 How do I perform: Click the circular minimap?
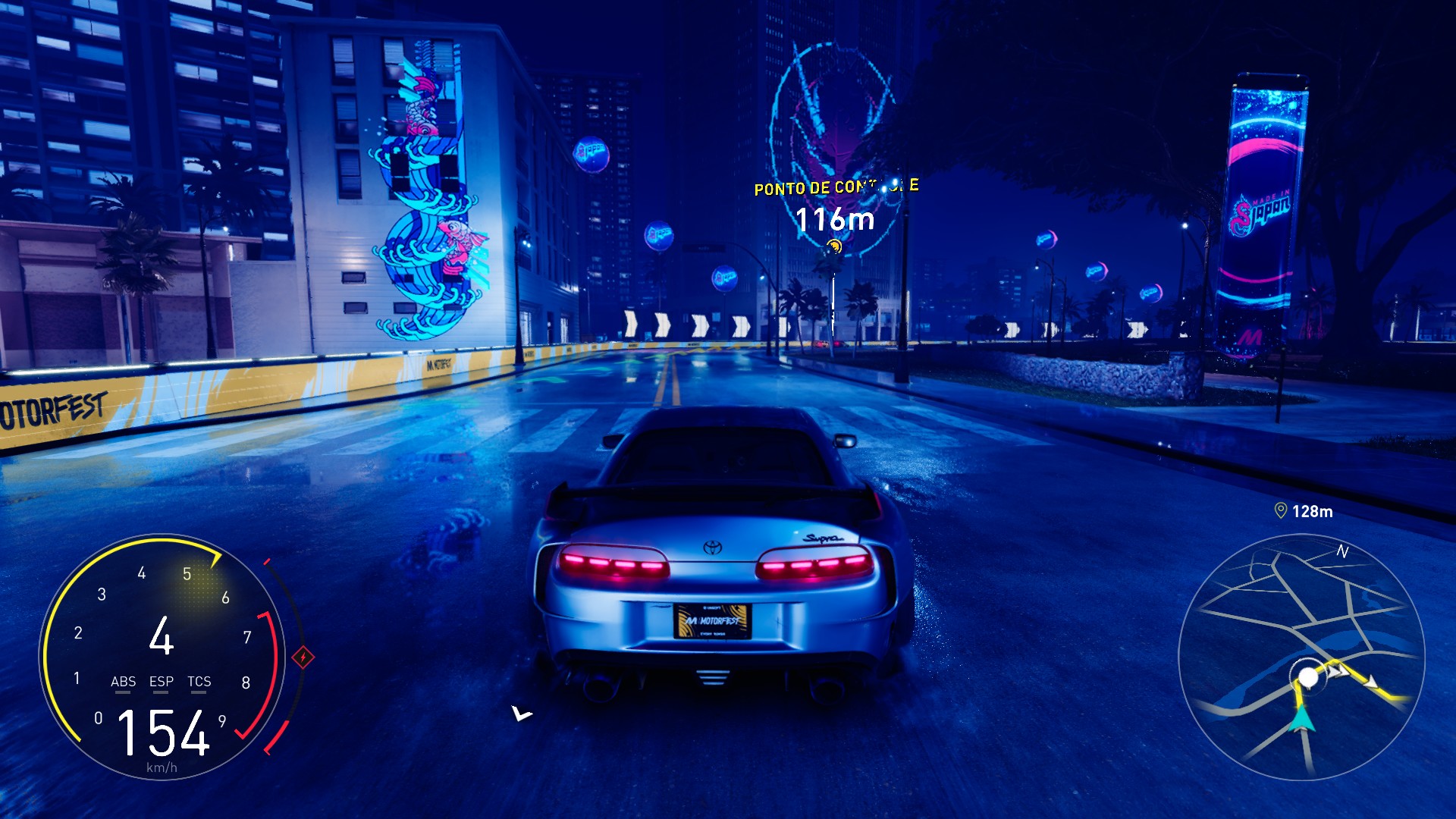[1301, 657]
